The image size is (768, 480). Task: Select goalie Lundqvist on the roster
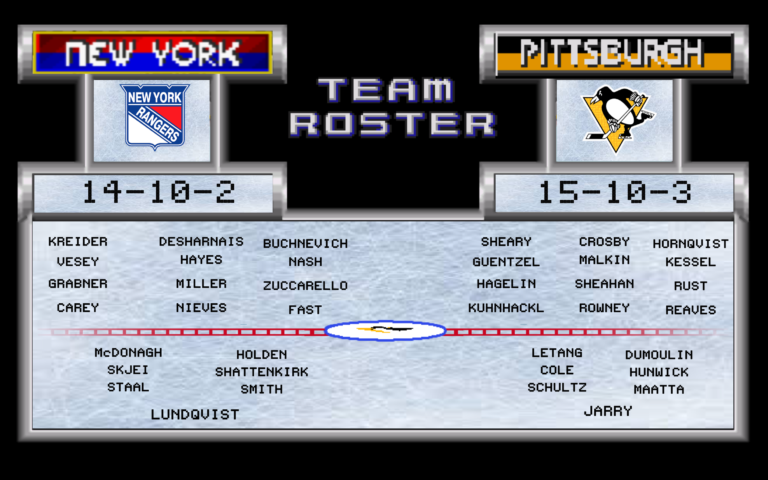[195, 414]
